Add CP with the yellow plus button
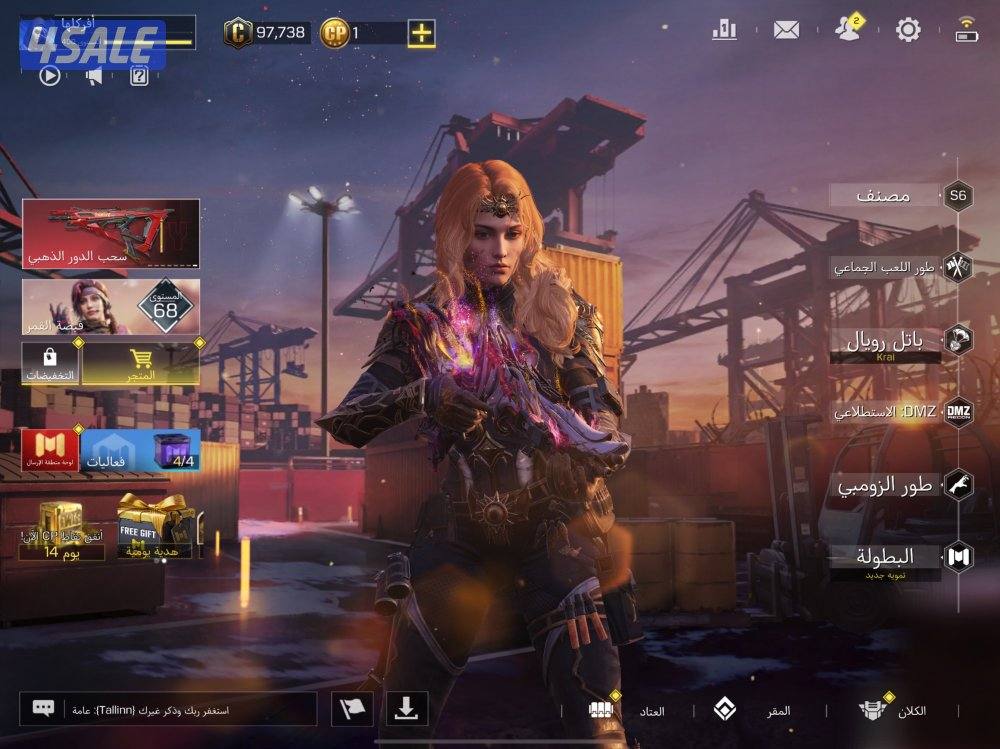 click(x=422, y=33)
